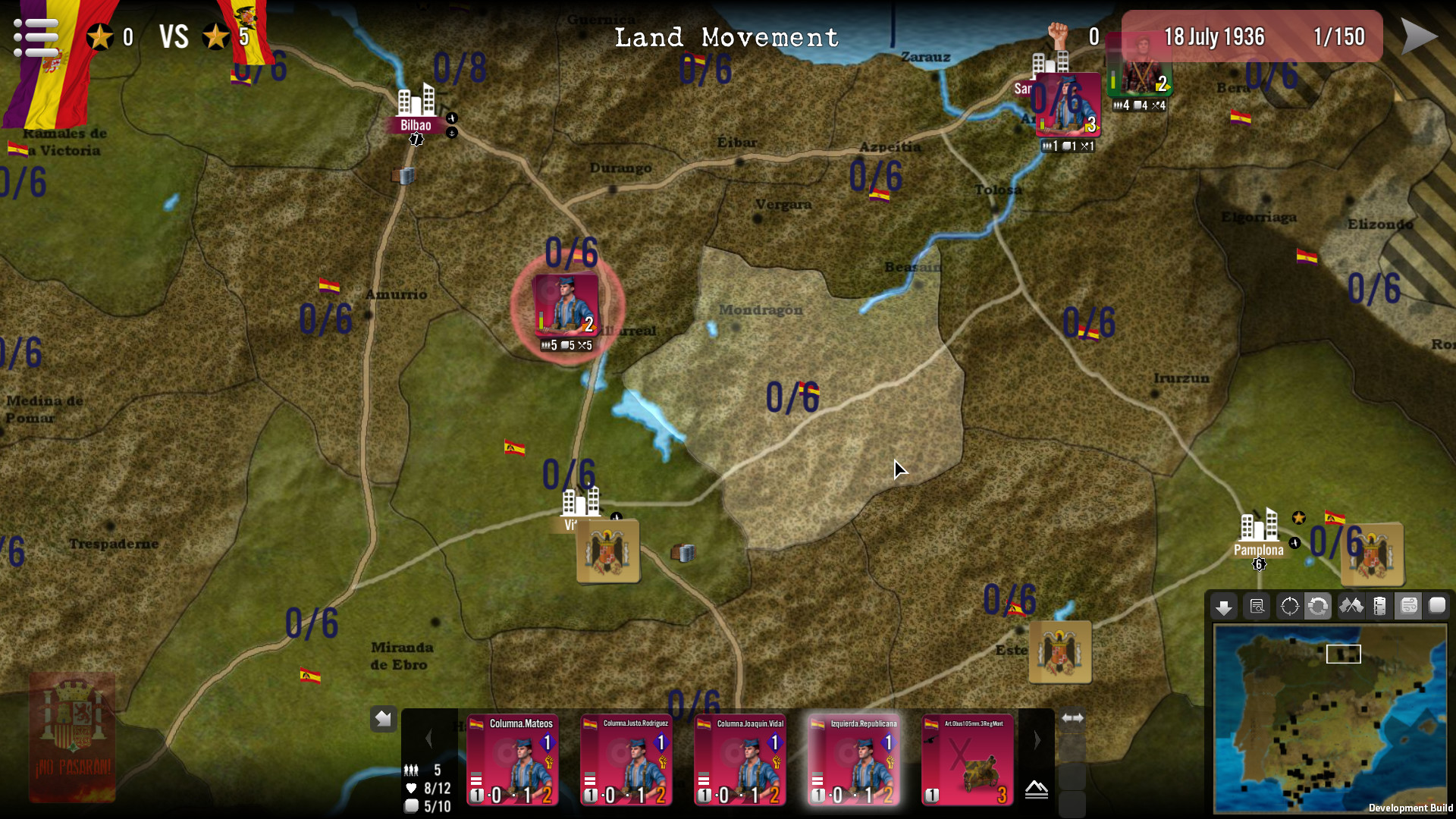Click the viewport rectangle on the minimap
This screenshot has height=819, width=1456.
pyautogui.click(x=1343, y=652)
